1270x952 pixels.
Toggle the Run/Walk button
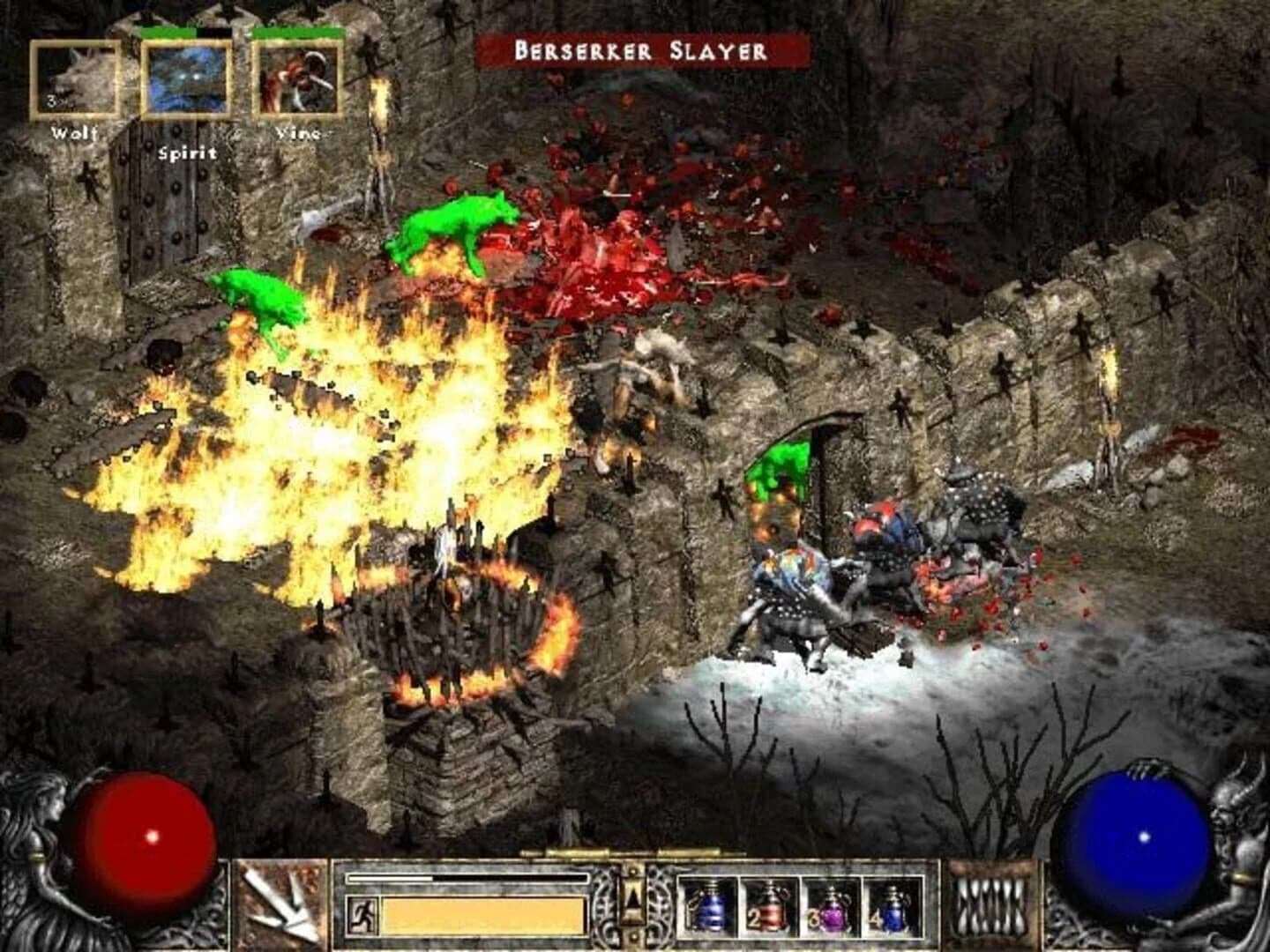pos(362,913)
